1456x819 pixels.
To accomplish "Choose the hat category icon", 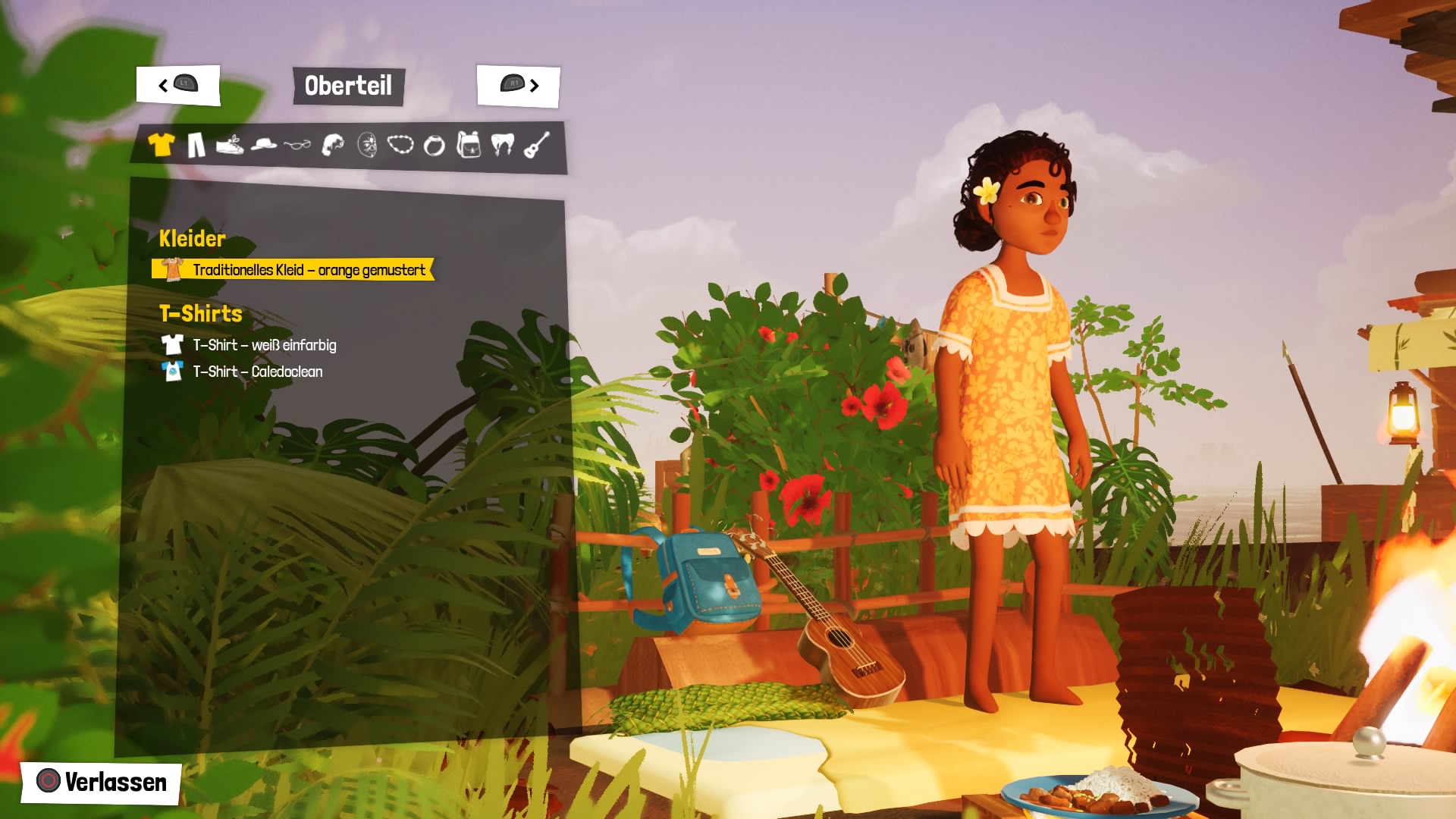I will [263, 144].
